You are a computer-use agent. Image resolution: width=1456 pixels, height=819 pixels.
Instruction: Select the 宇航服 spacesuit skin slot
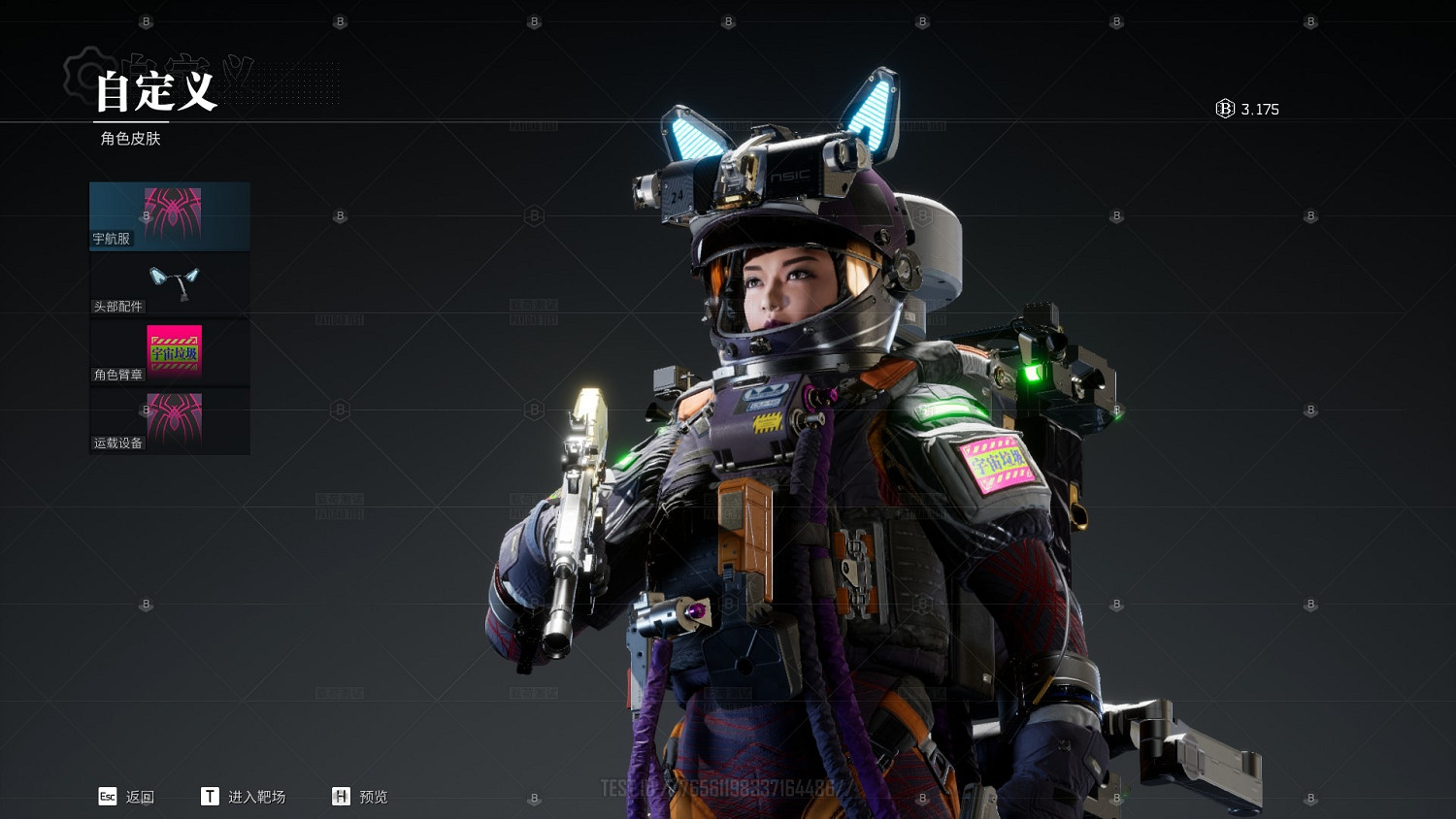pos(170,216)
